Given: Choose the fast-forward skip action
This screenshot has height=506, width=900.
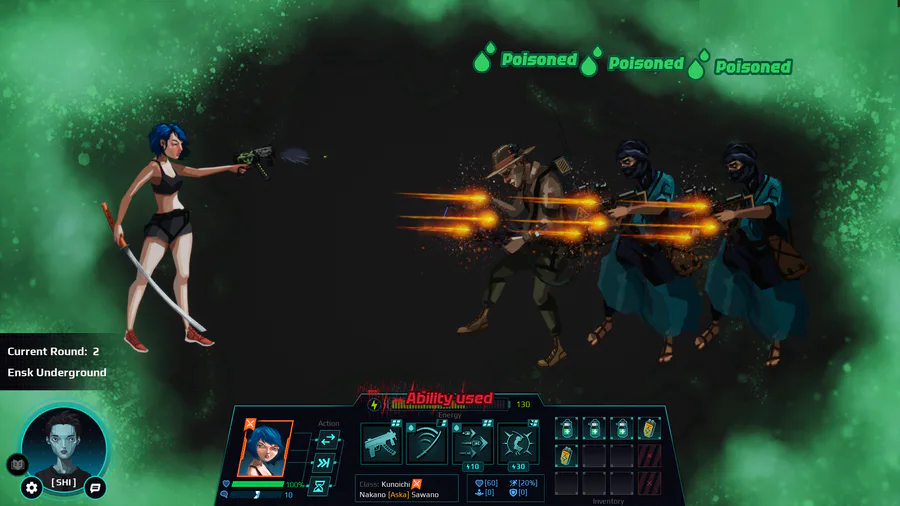Looking at the screenshot, I should (325, 463).
